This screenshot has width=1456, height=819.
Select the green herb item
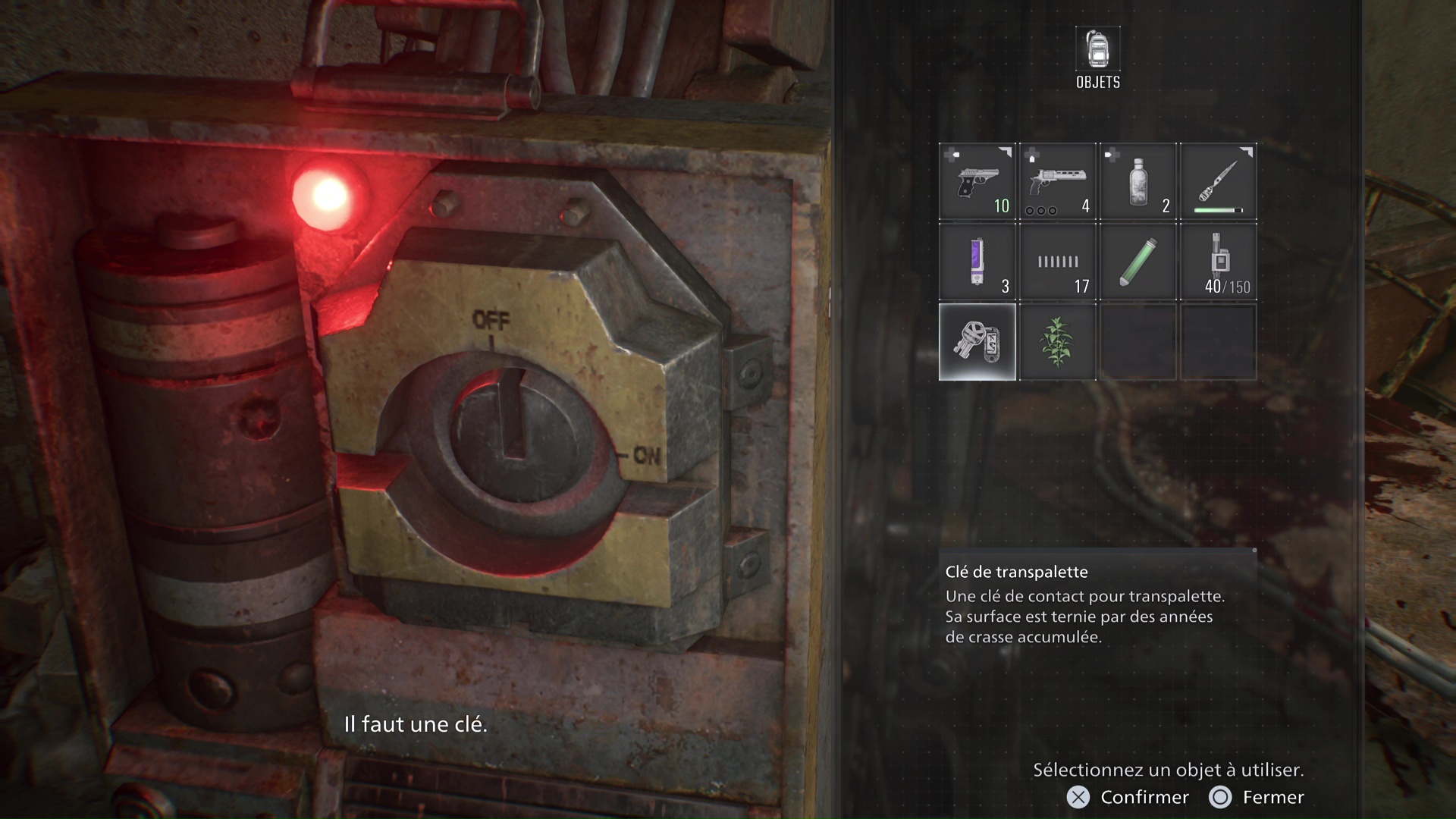pos(1057,342)
